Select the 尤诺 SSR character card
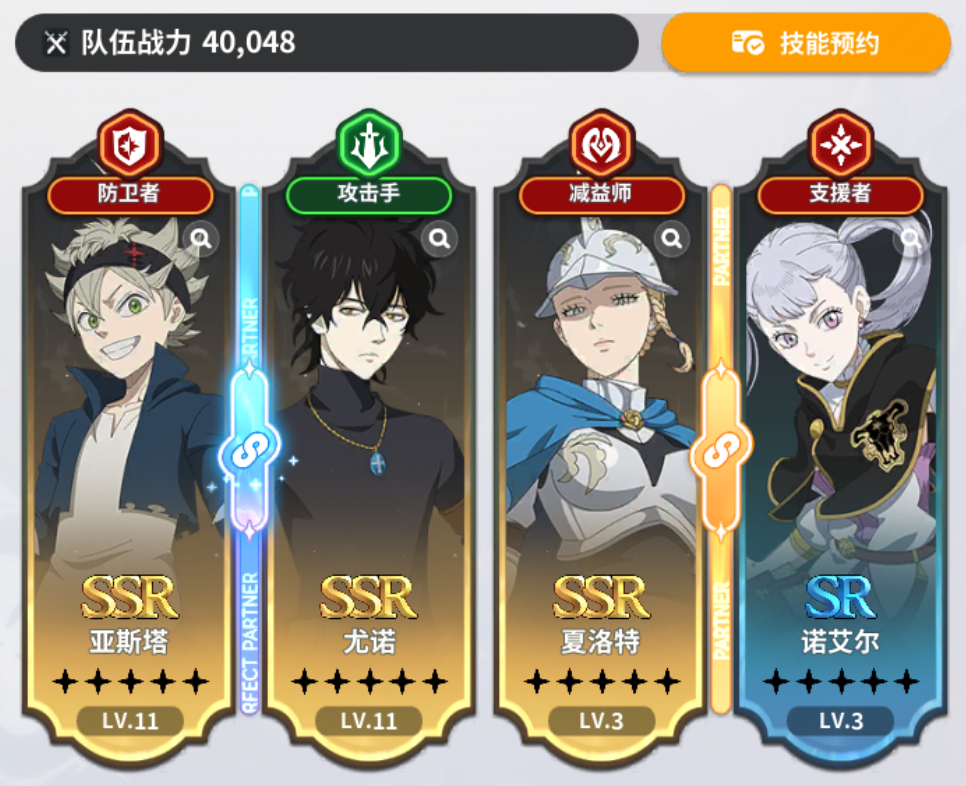The height and width of the screenshot is (786, 966). point(368,450)
